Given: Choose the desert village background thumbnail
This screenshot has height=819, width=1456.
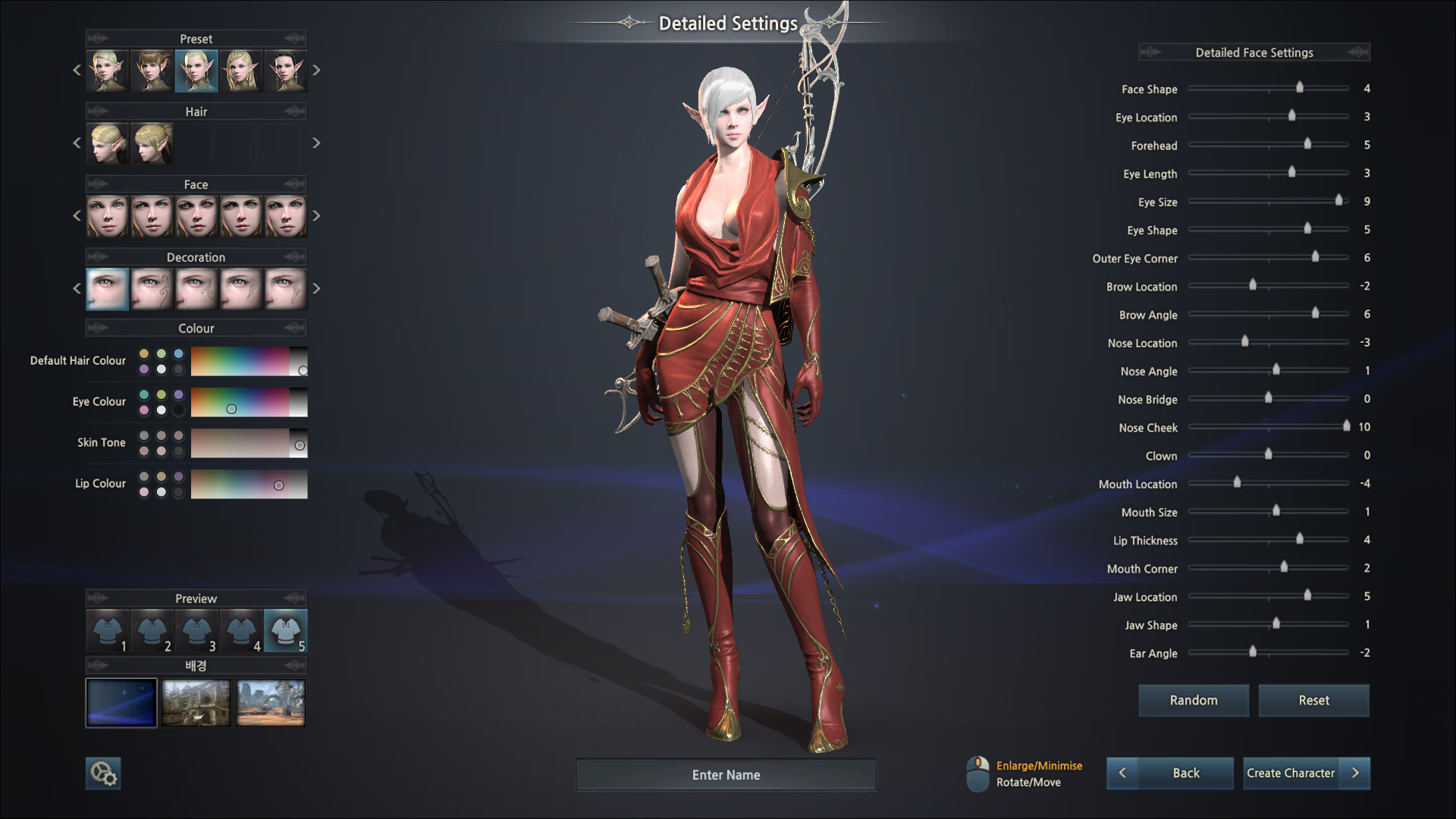Looking at the screenshot, I should [x=271, y=702].
